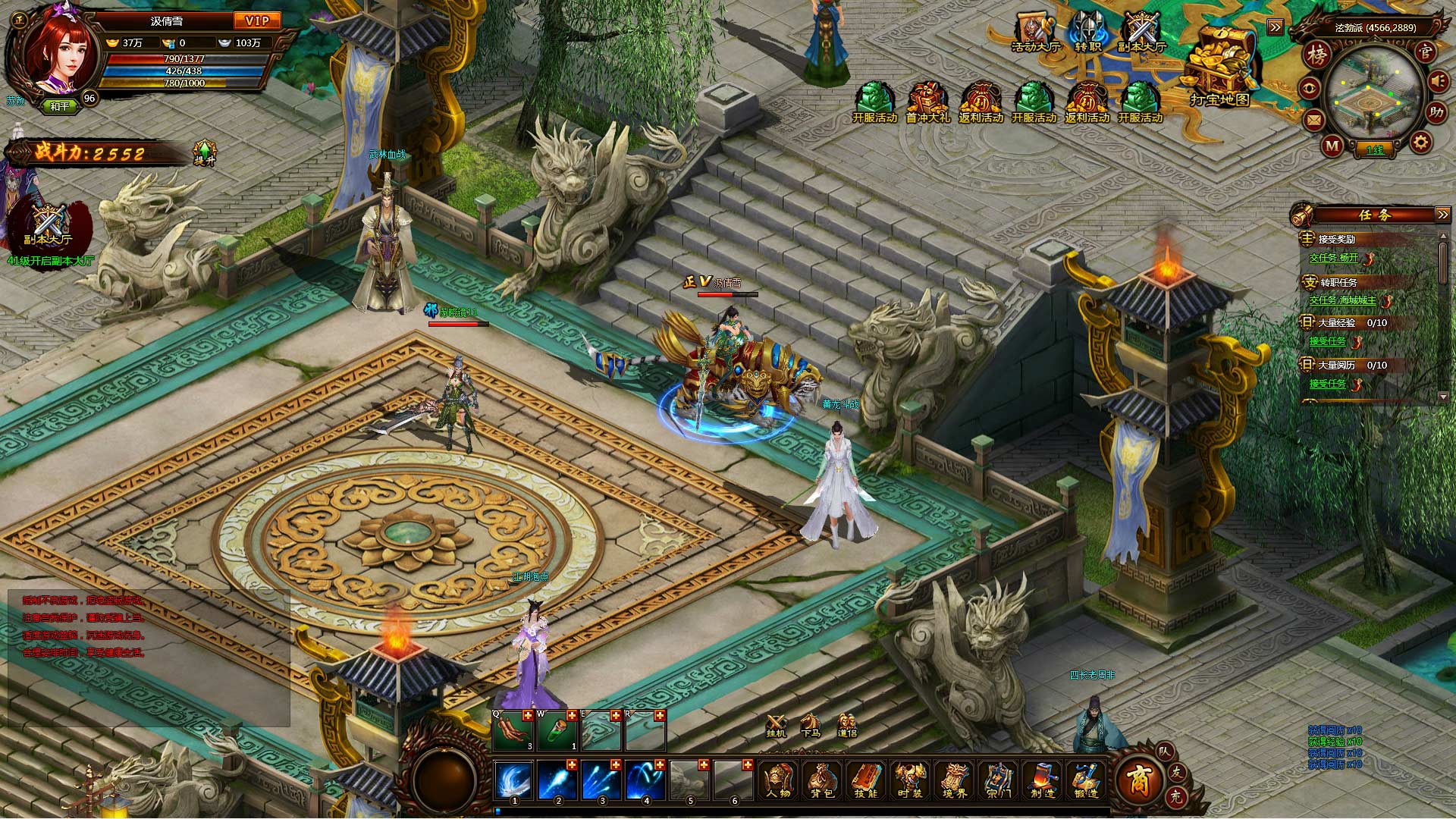Viewport: 1456px width, 819px height.
Task: Open the VIP panel
Action: pos(258,20)
